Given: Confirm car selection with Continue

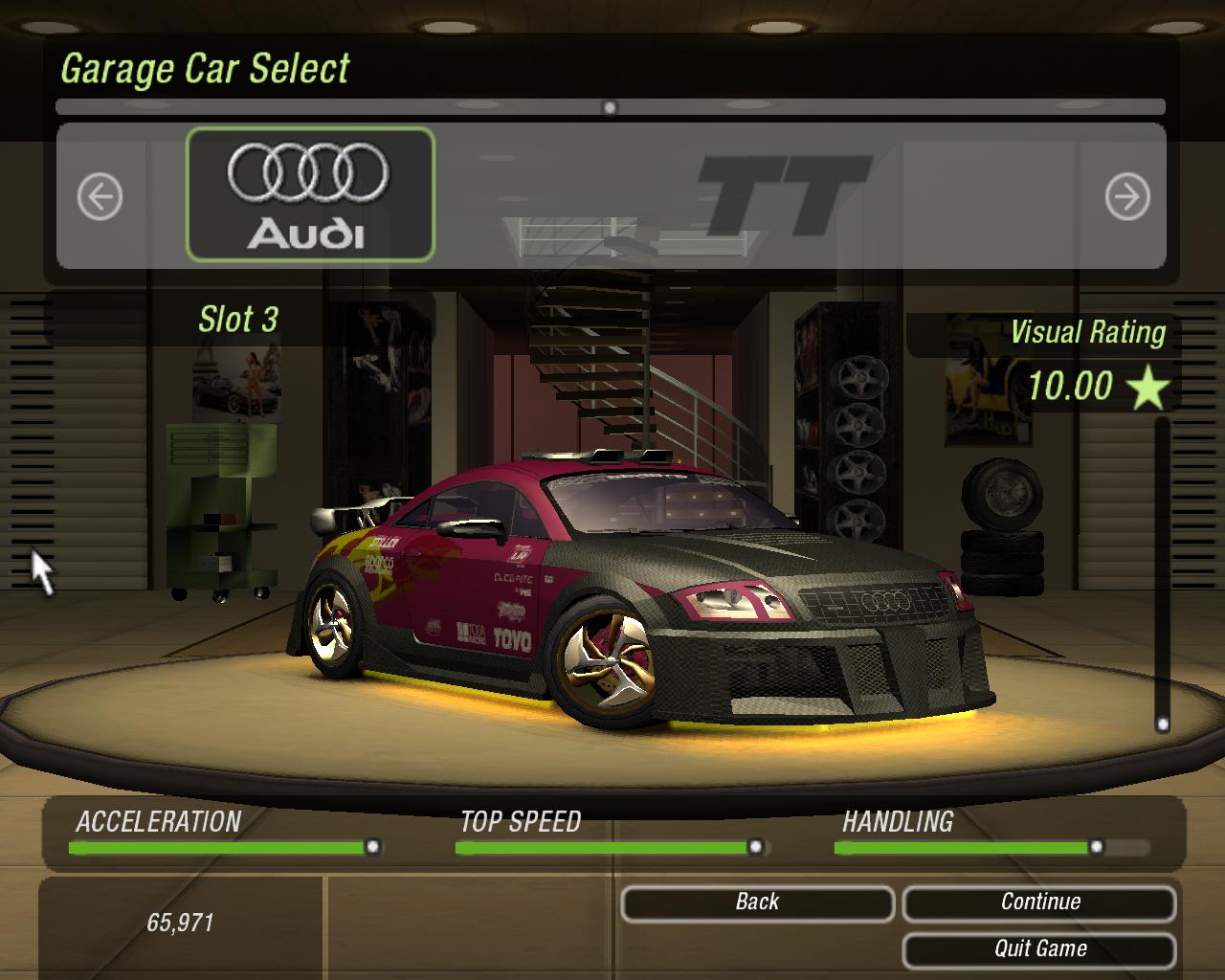Looking at the screenshot, I should (1039, 902).
